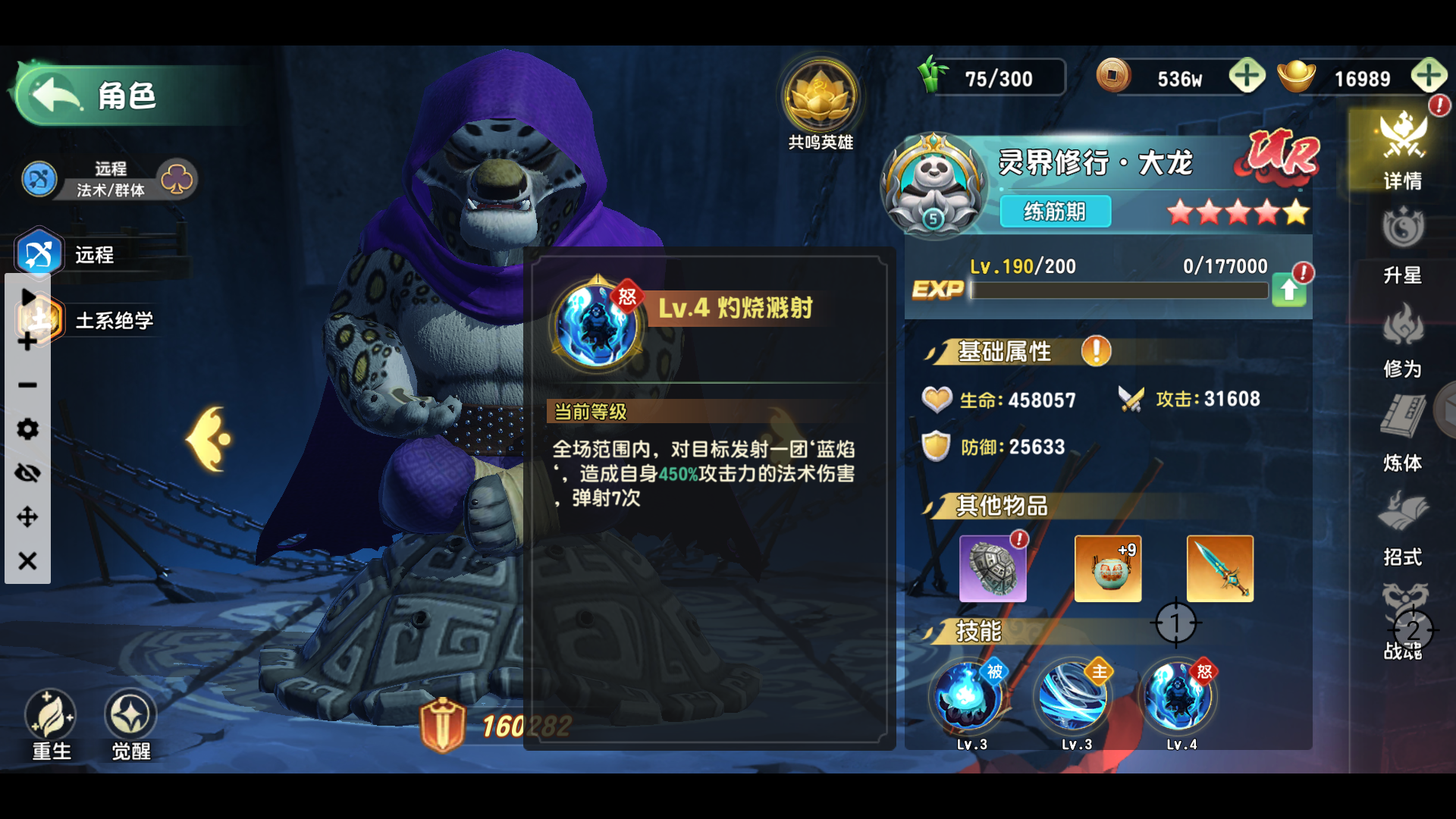The width and height of the screenshot is (1456, 819).
Task: Expand the 土系绝学 category entry
Action: pos(114,320)
